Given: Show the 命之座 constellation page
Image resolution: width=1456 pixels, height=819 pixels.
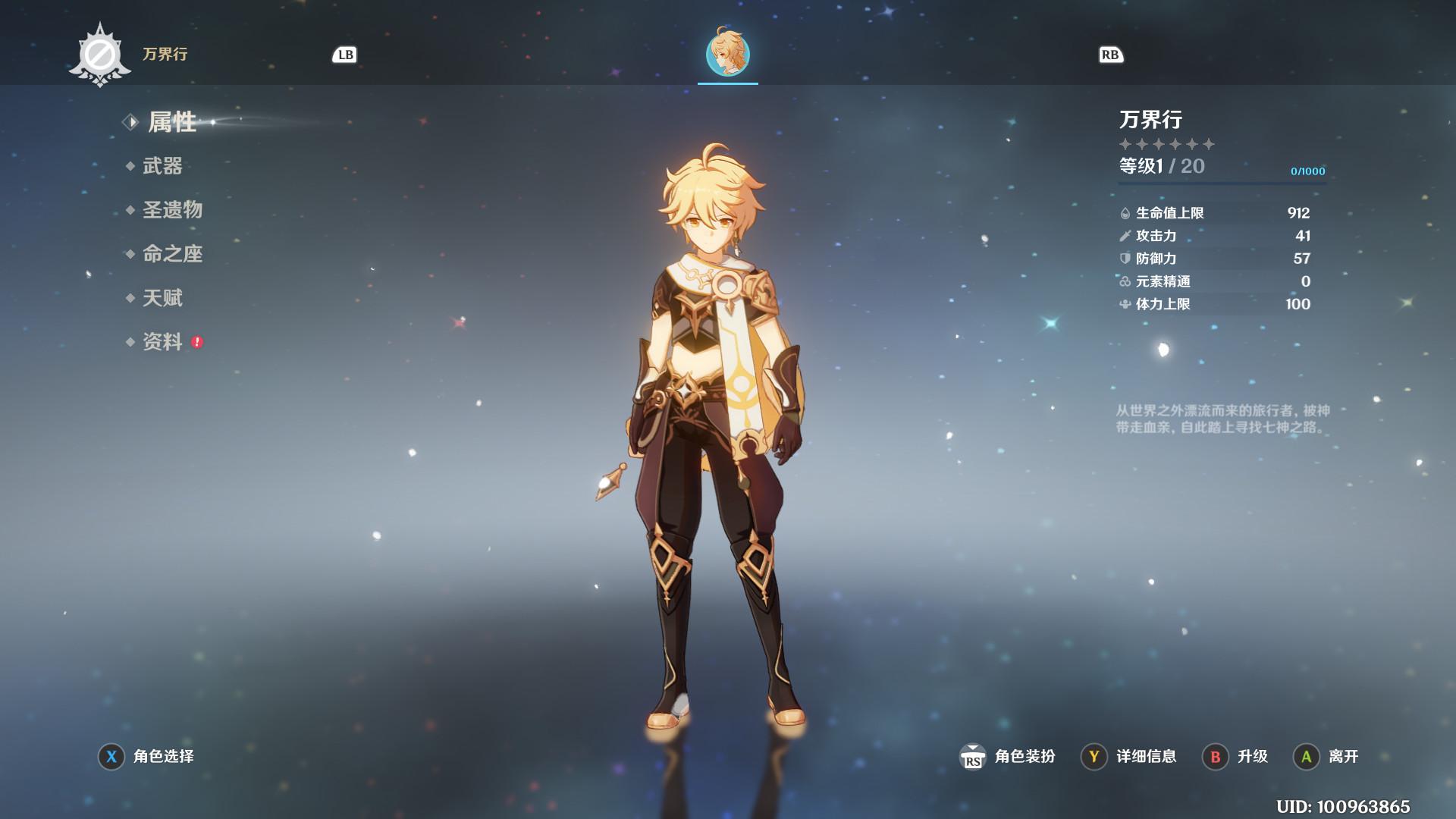Looking at the screenshot, I should click(172, 254).
